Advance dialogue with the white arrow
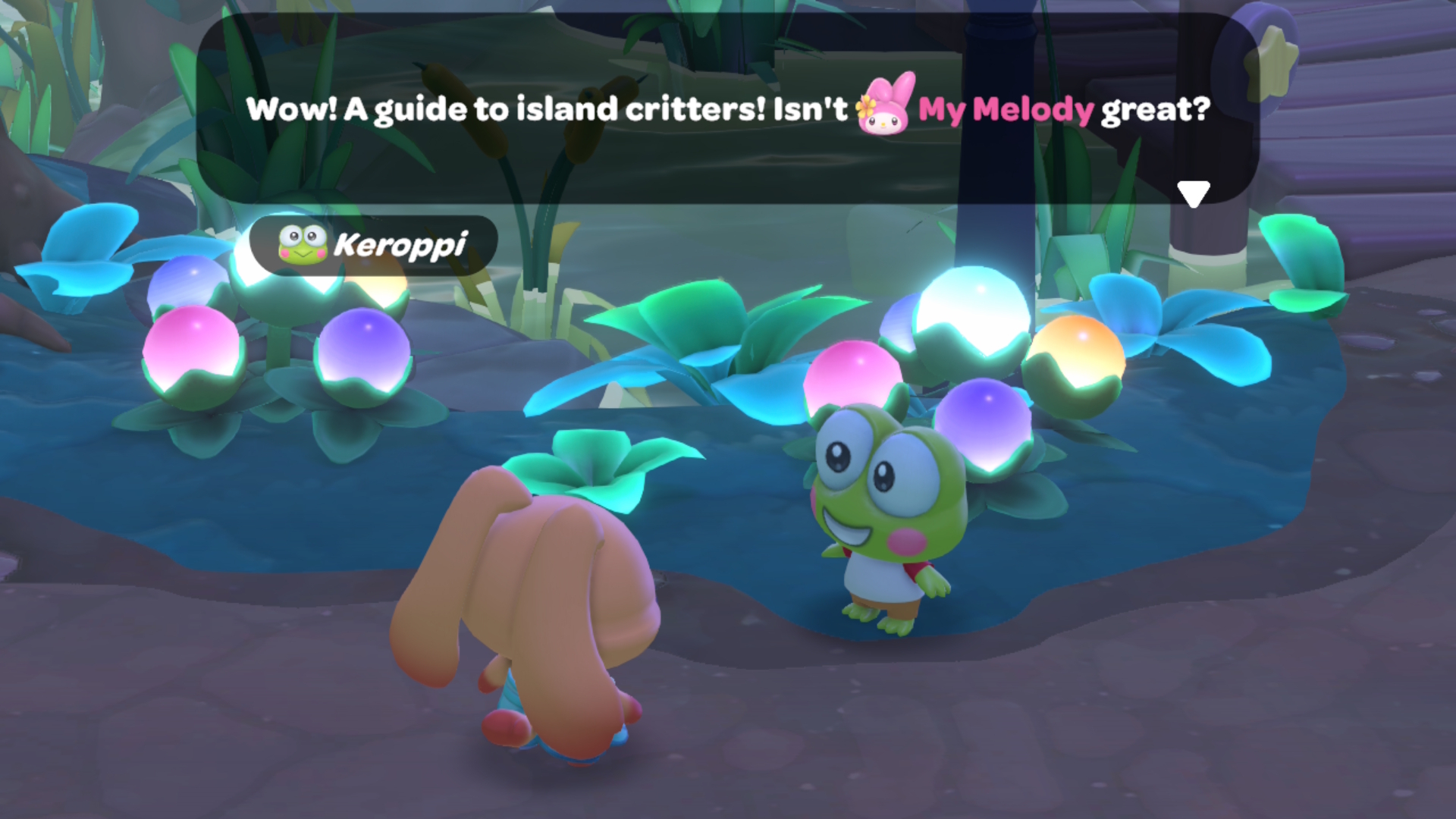This screenshot has width=1456, height=819. [1193, 193]
